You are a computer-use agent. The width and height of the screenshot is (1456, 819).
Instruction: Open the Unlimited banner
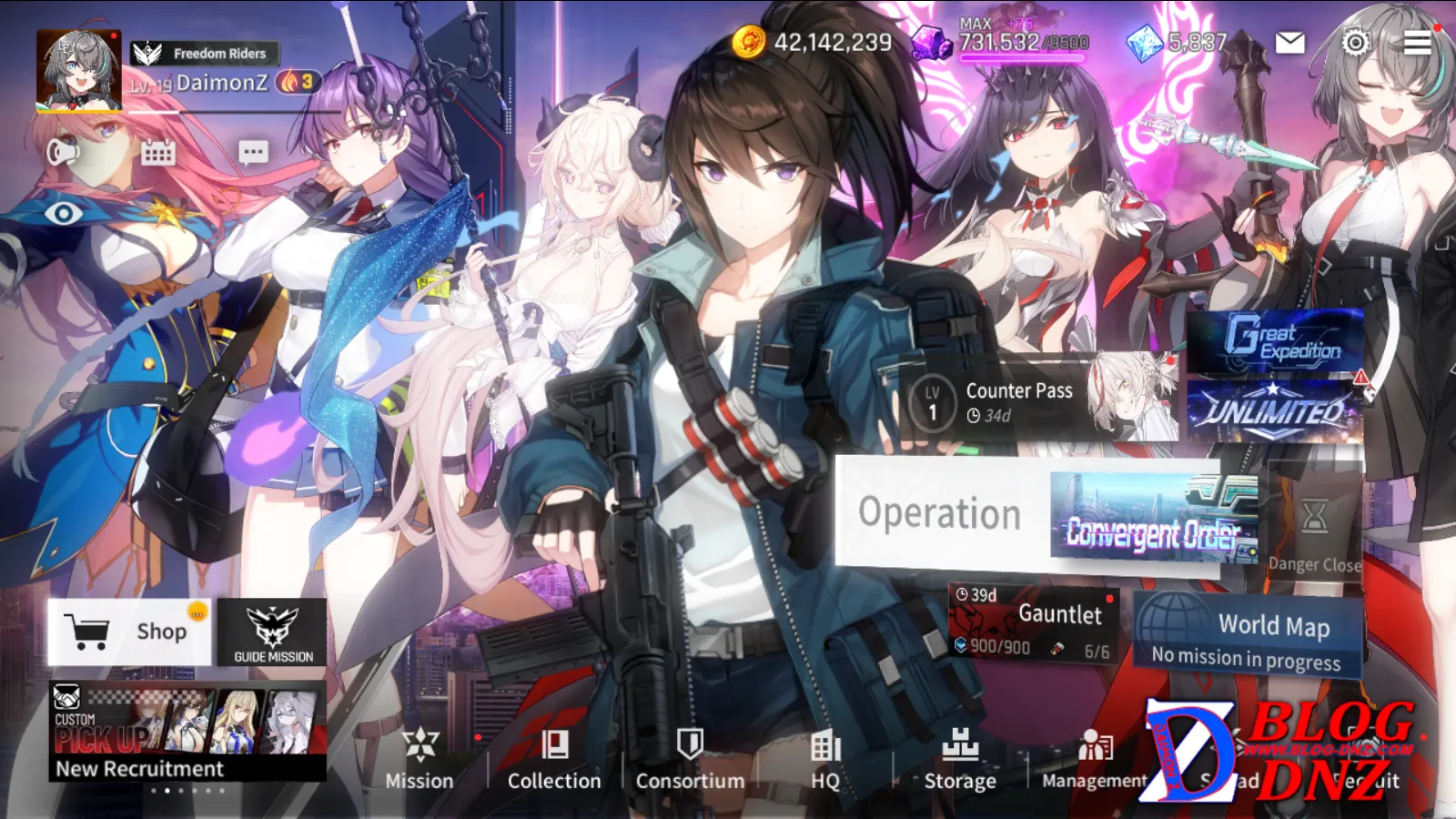[1276, 411]
